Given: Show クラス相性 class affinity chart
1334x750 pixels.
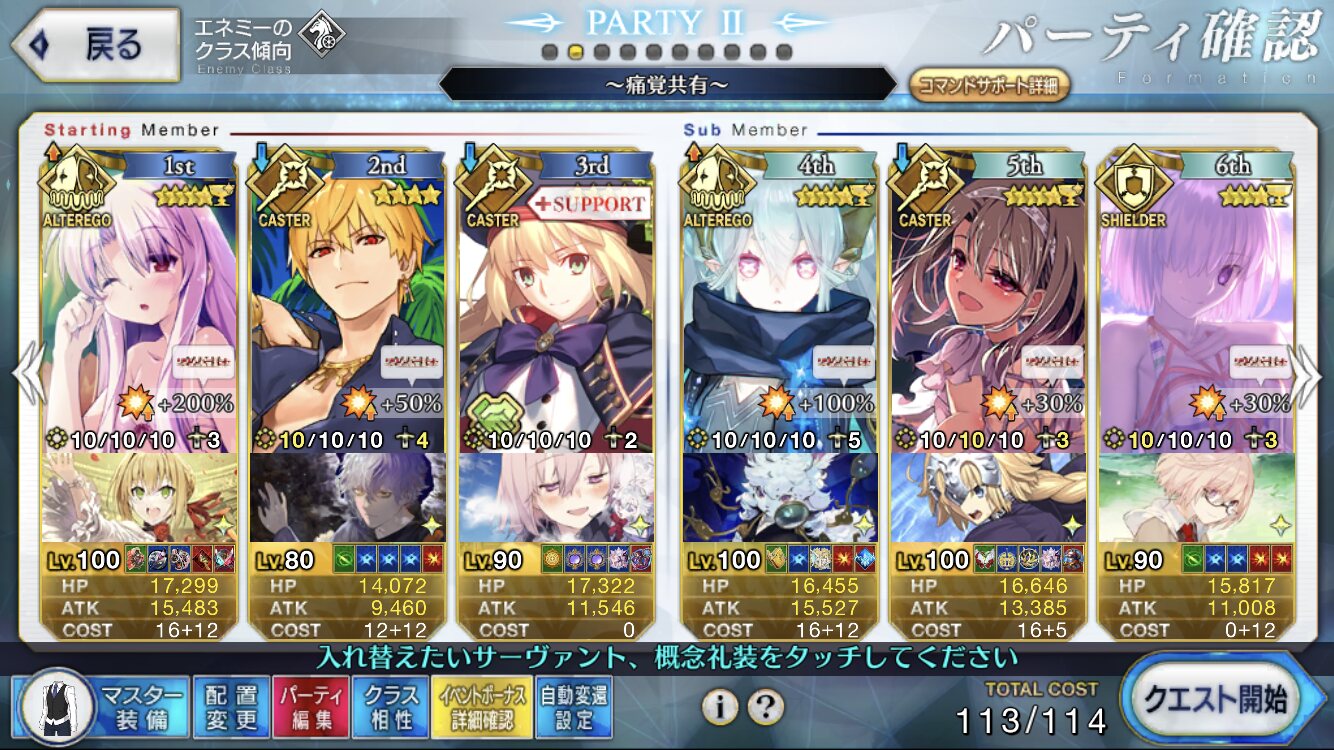Looking at the screenshot, I should point(391,707).
